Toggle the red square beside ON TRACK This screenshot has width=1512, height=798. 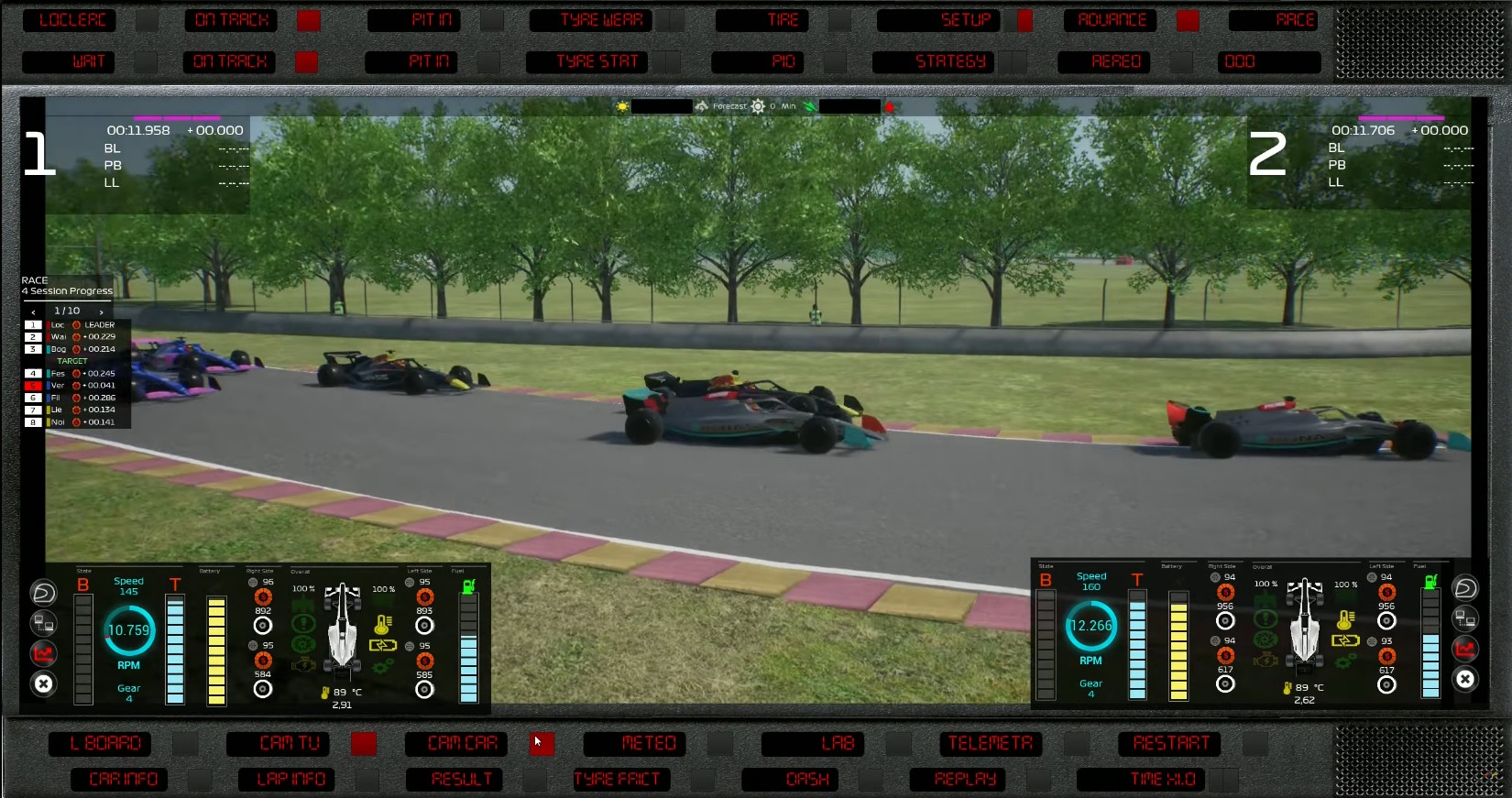tap(307, 20)
